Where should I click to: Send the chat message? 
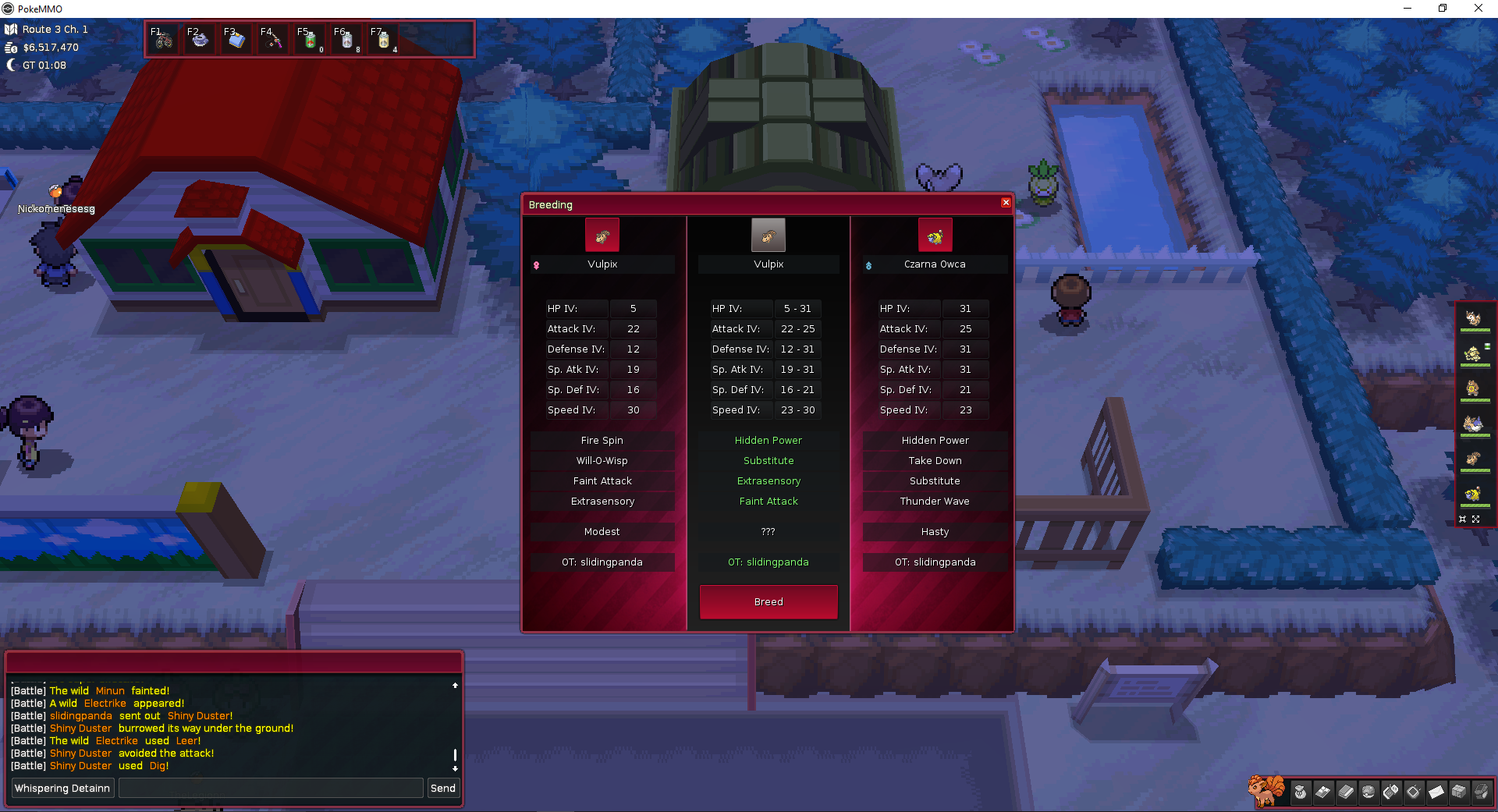[442, 788]
